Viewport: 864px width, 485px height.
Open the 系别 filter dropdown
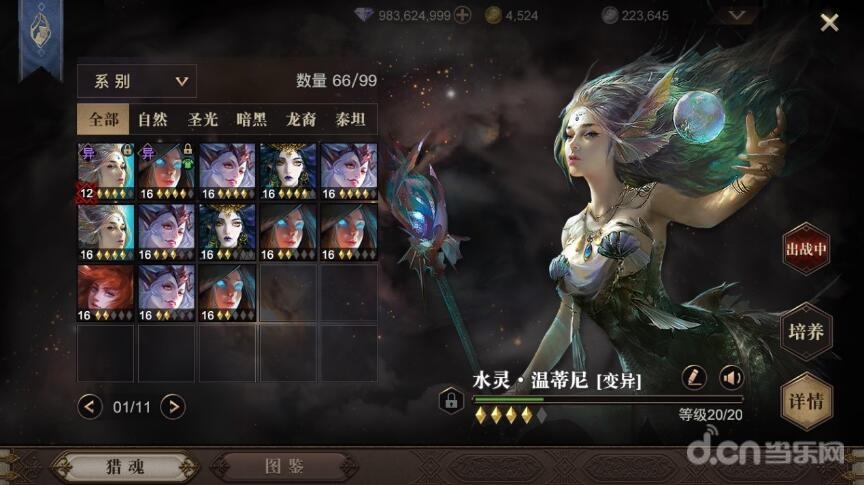click(137, 81)
